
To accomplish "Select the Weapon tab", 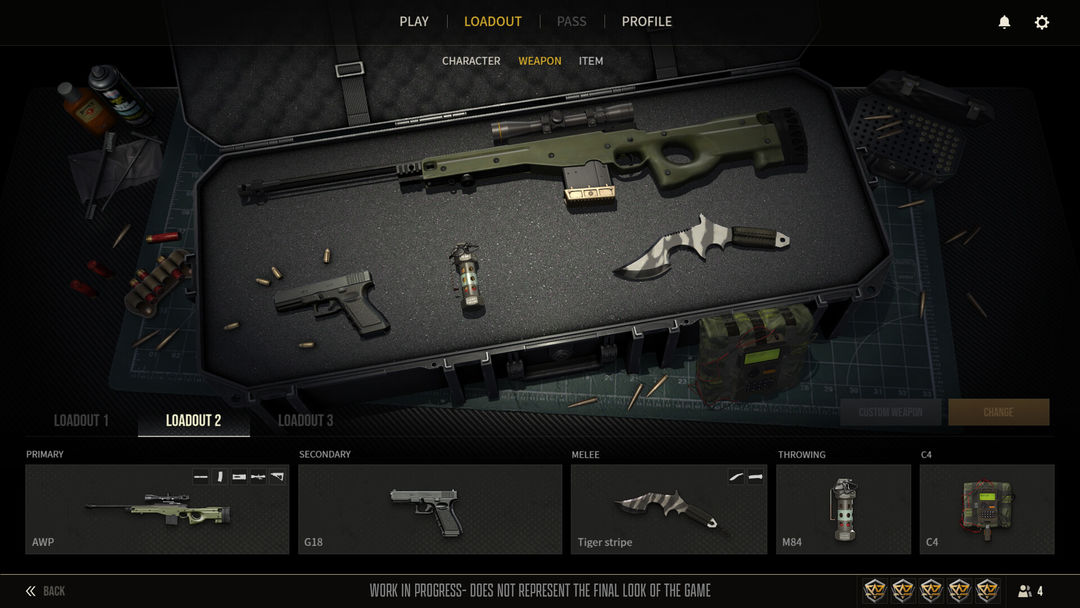I will [540, 61].
